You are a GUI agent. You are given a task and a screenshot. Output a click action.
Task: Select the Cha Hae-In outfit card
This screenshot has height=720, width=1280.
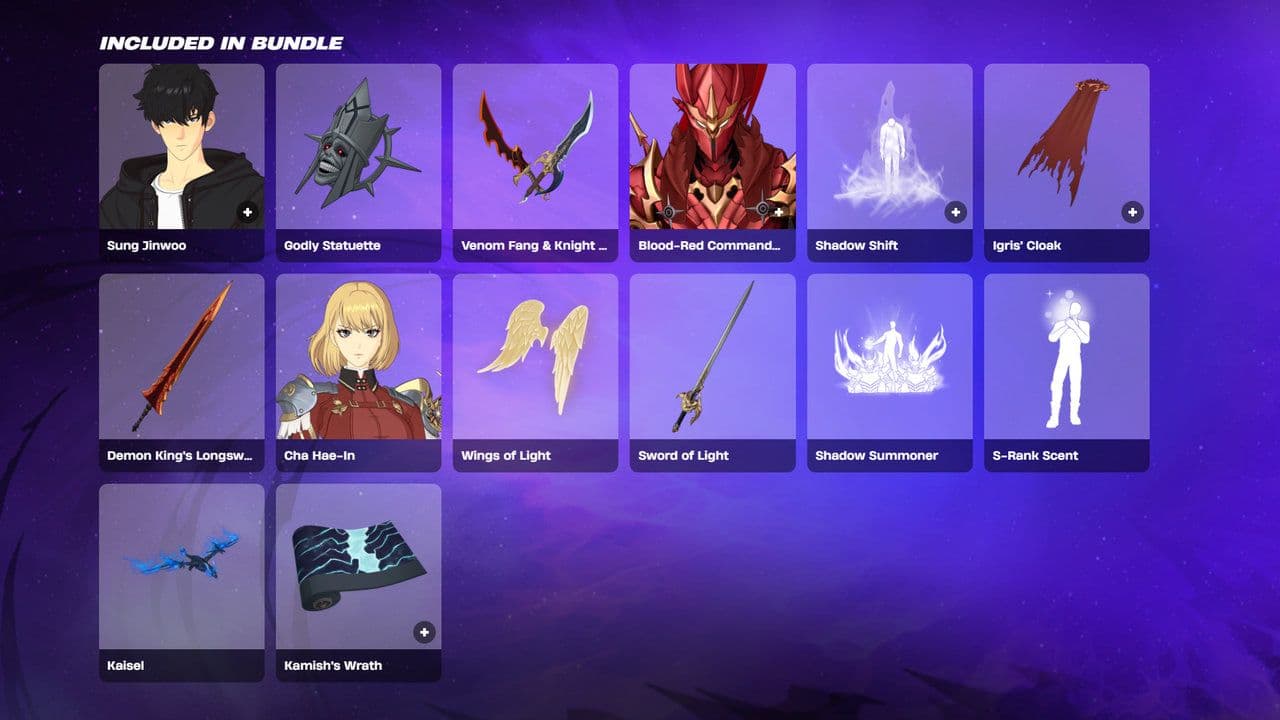[x=358, y=360]
